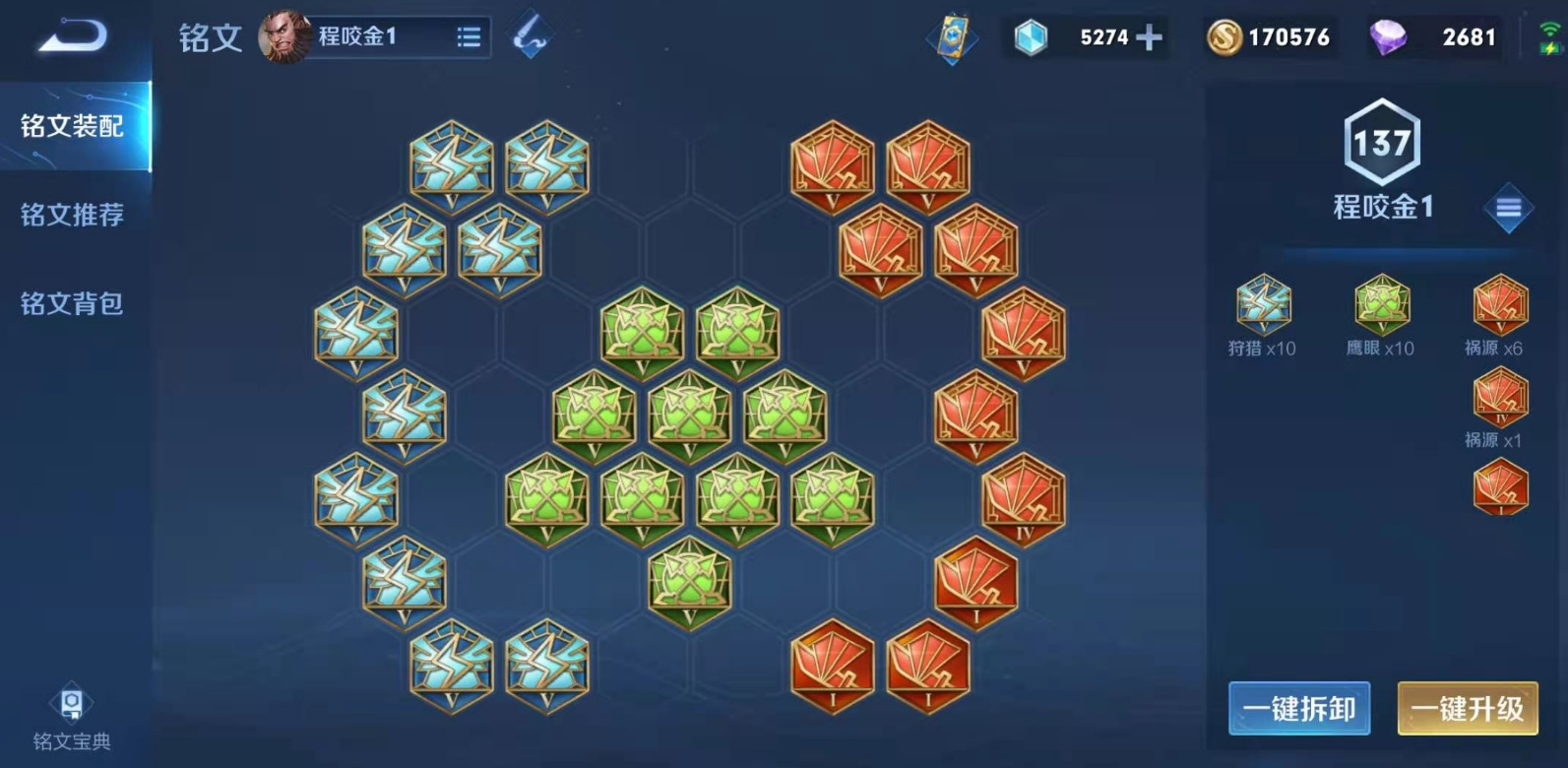Select 祸源 x6 rune summary icon
The image size is (1568, 768).
click(1500, 304)
